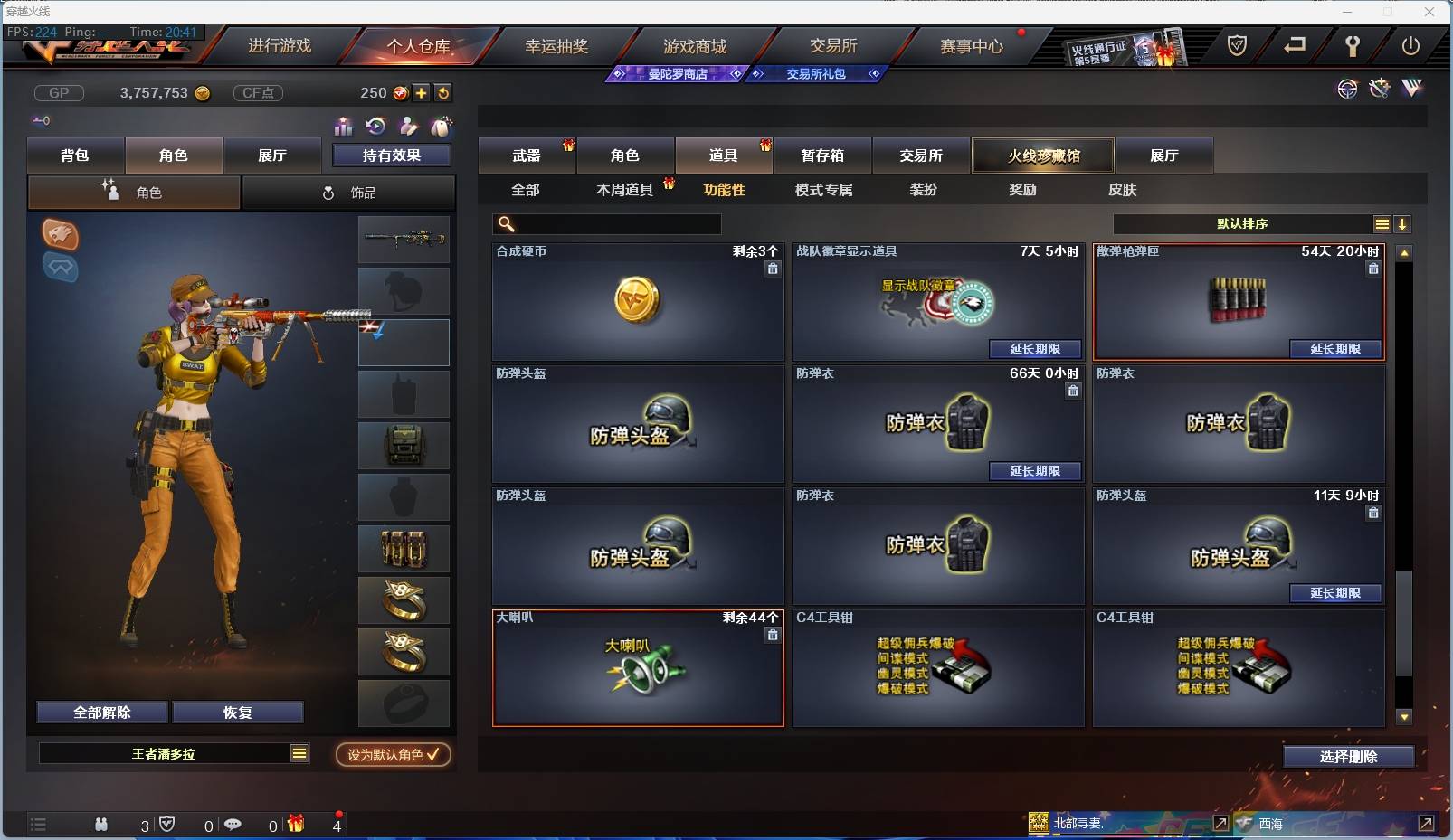
Task: Switch to the 幸运抽奖 tab
Action: click(557, 45)
